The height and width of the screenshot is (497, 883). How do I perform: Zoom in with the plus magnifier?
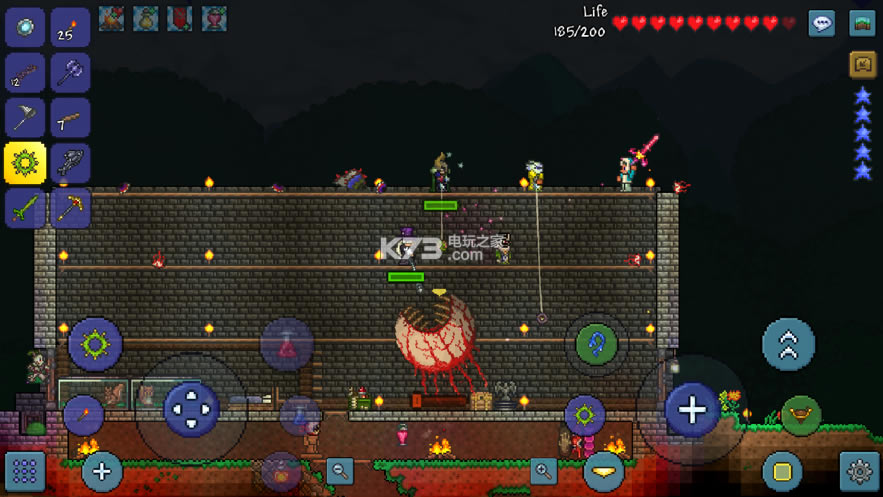(x=543, y=470)
